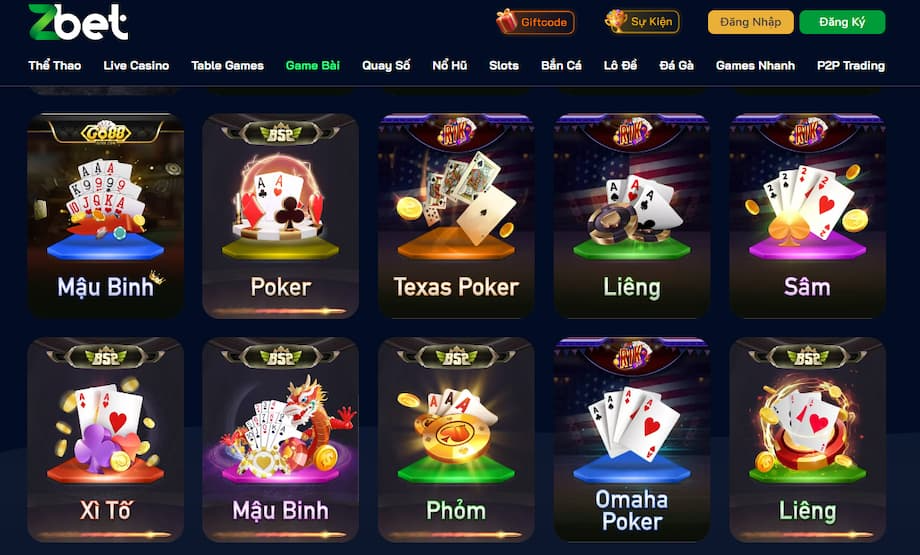This screenshot has height=555, width=920.
Task: Go to the Table Games tab
Action: (227, 66)
